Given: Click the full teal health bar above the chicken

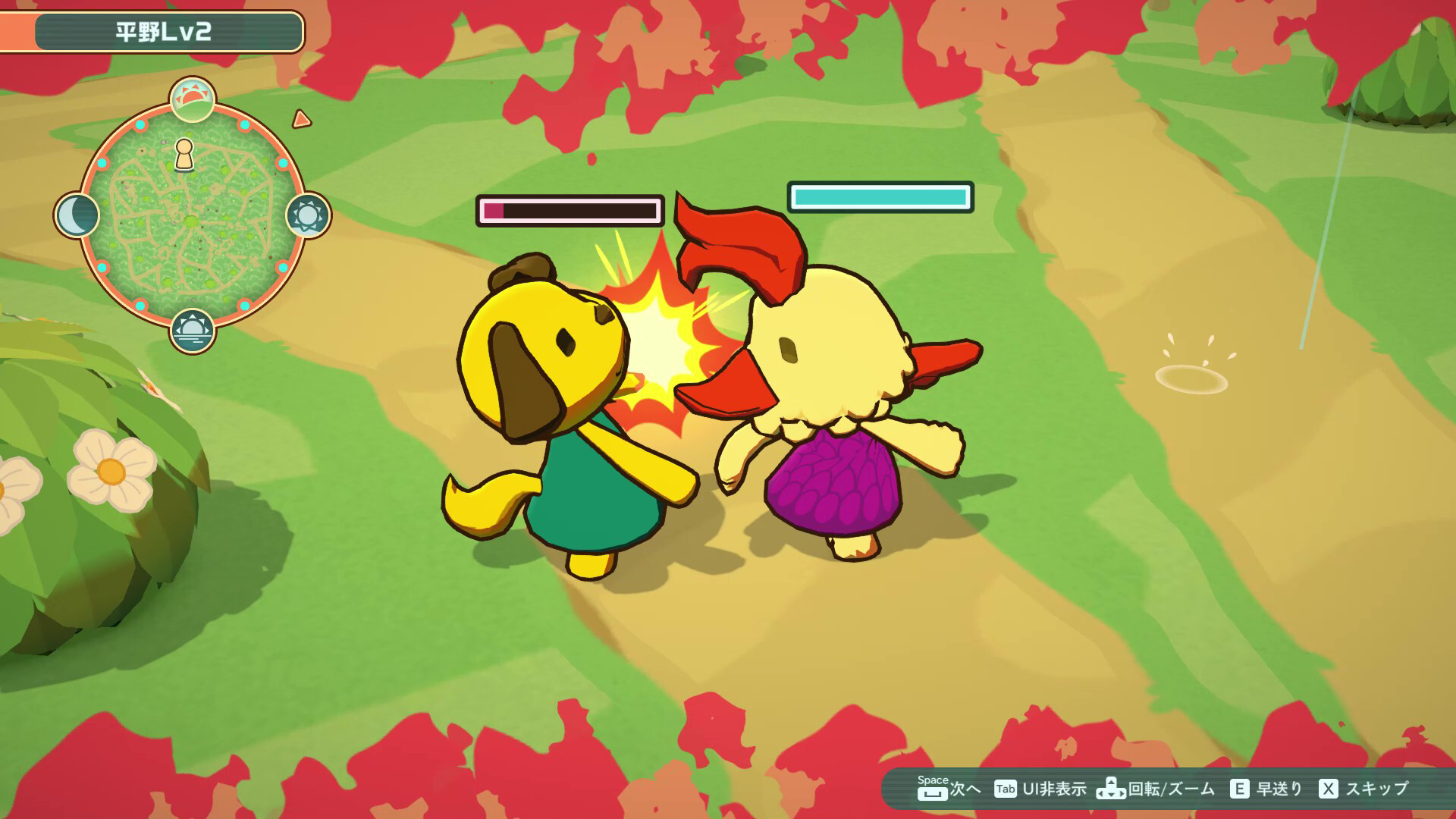Looking at the screenshot, I should (880, 197).
